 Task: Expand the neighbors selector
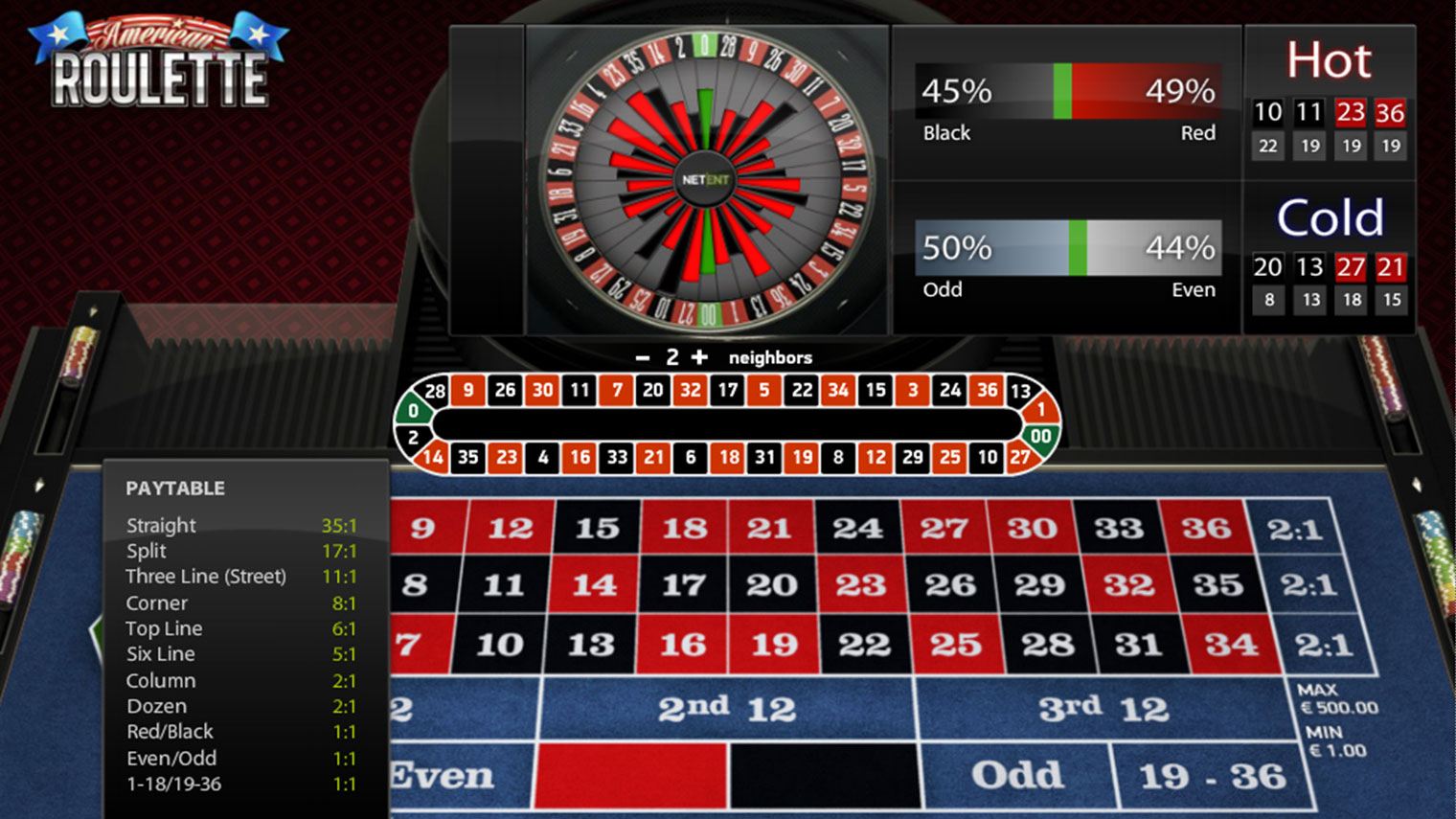(x=771, y=356)
